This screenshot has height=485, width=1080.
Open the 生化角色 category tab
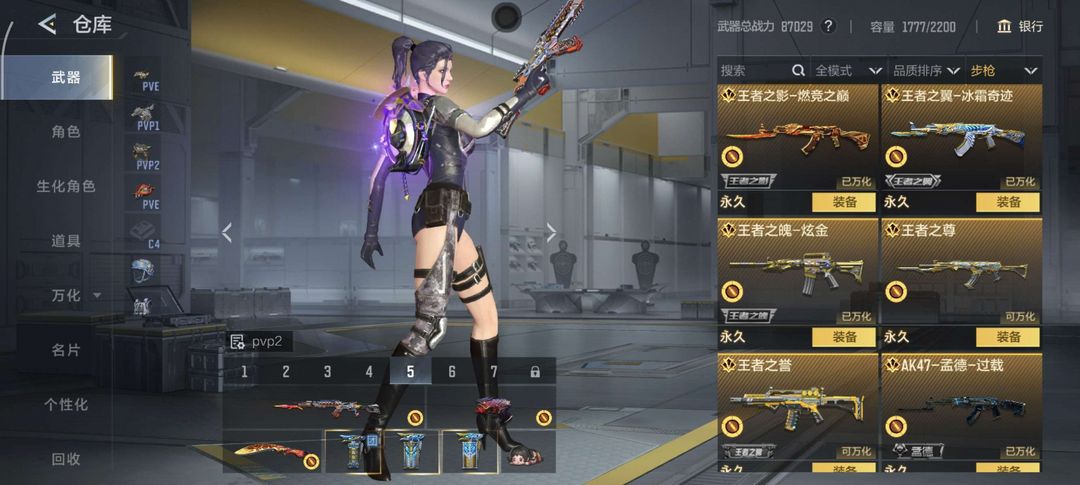(x=66, y=186)
